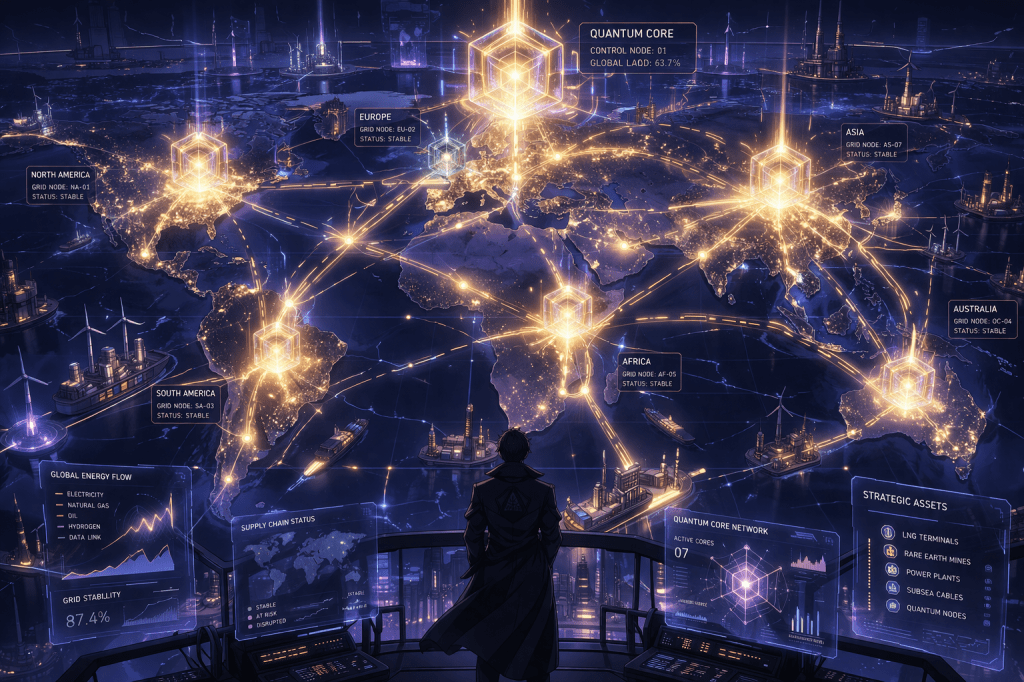1024x682 pixels.
Task: Select the Africa AF-05 grid node label
Action: pos(648,371)
